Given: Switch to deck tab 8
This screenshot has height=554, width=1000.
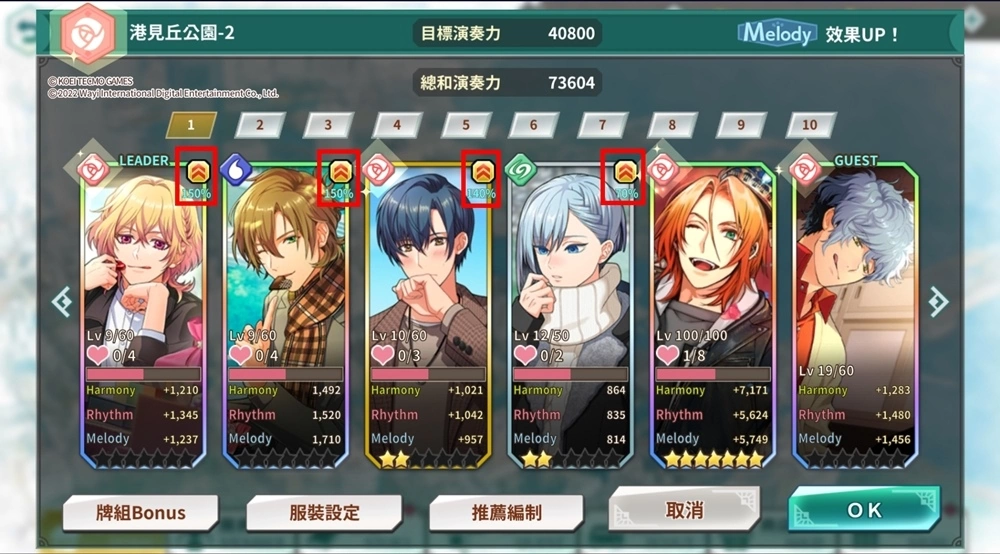Looking at the screenshot, I should click(672, 125).
